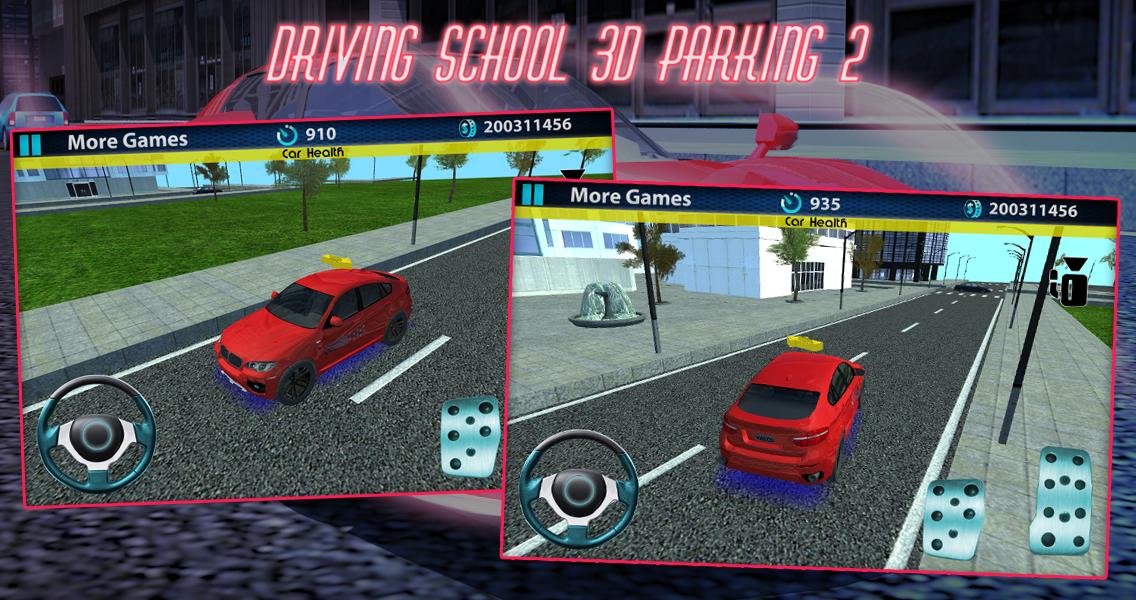
Task: Pause the game showing timer 935
Action: (x=535, y=195)
